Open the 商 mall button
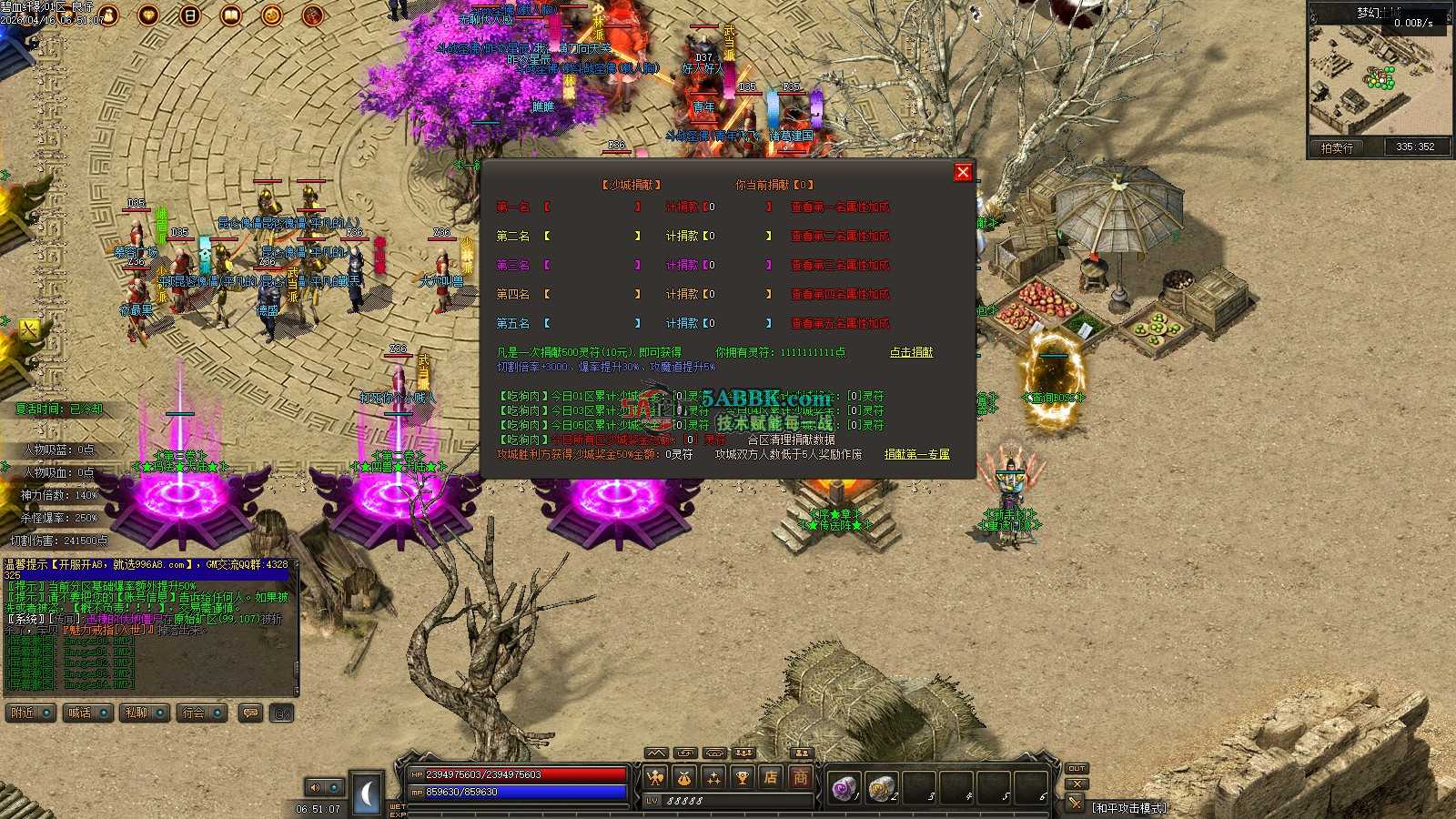This screenshot has width=1456, height=819. 800,778
